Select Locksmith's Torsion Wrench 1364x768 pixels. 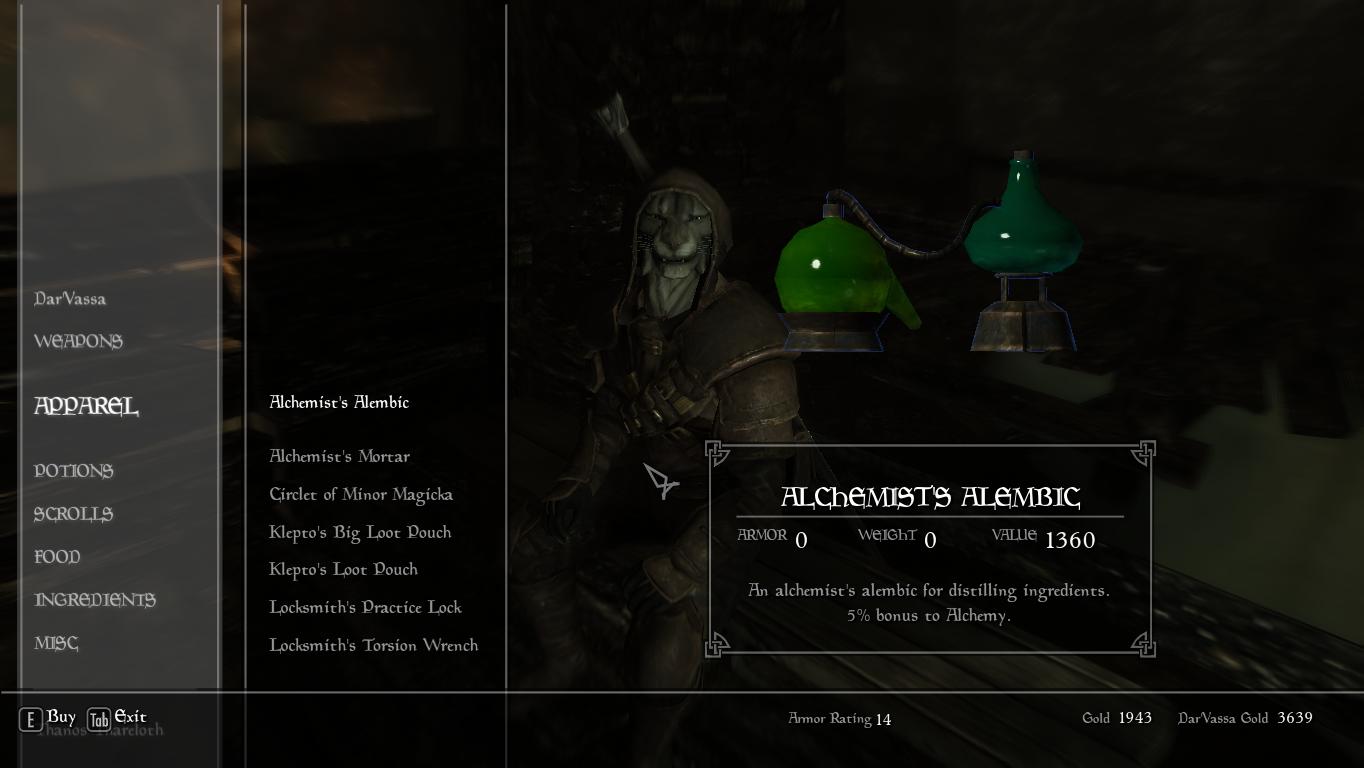373,645
